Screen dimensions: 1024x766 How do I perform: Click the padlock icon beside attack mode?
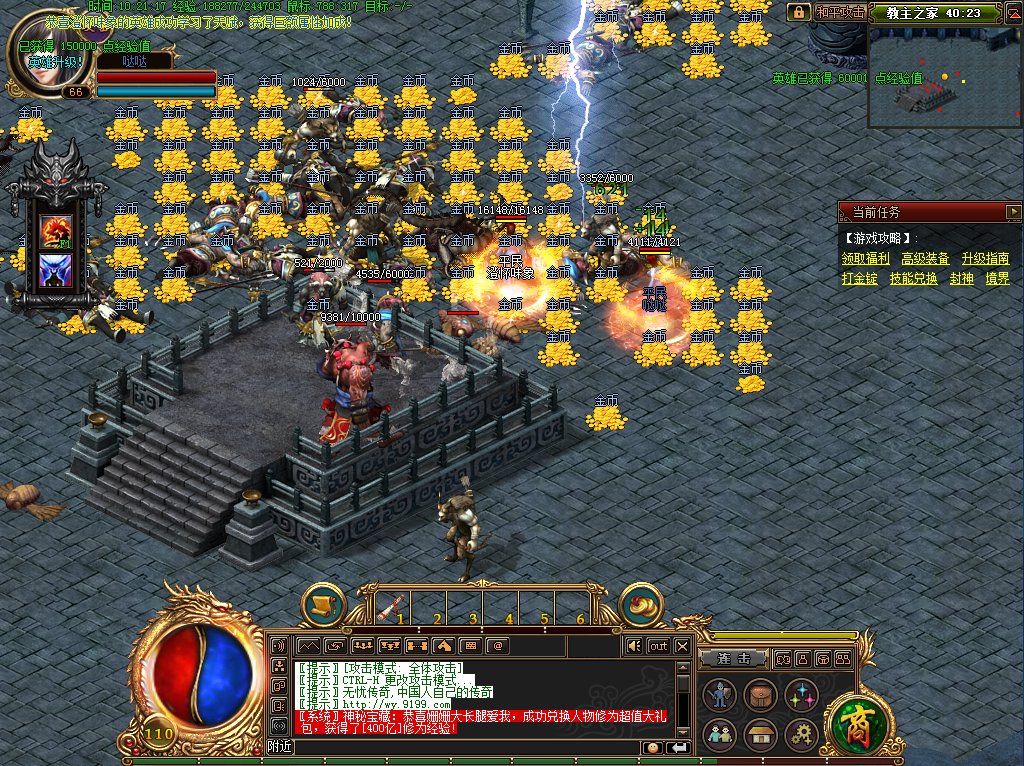coord(798,12)
